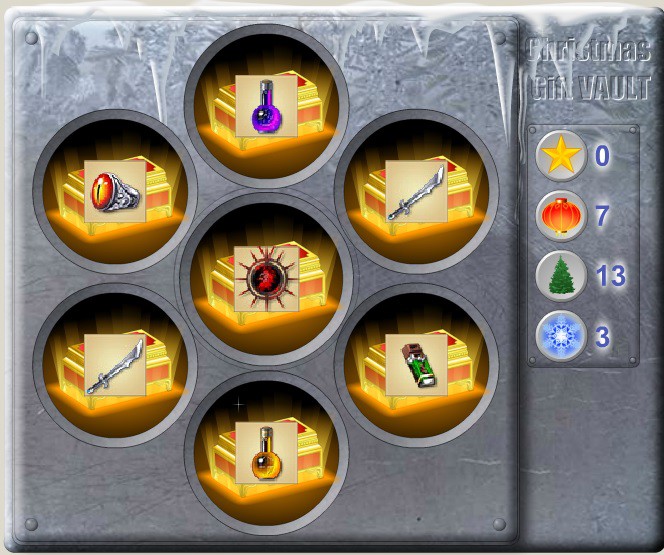Click the gold star token icon
This screenshot has width=664, height=555.
[x=561, y=156]
